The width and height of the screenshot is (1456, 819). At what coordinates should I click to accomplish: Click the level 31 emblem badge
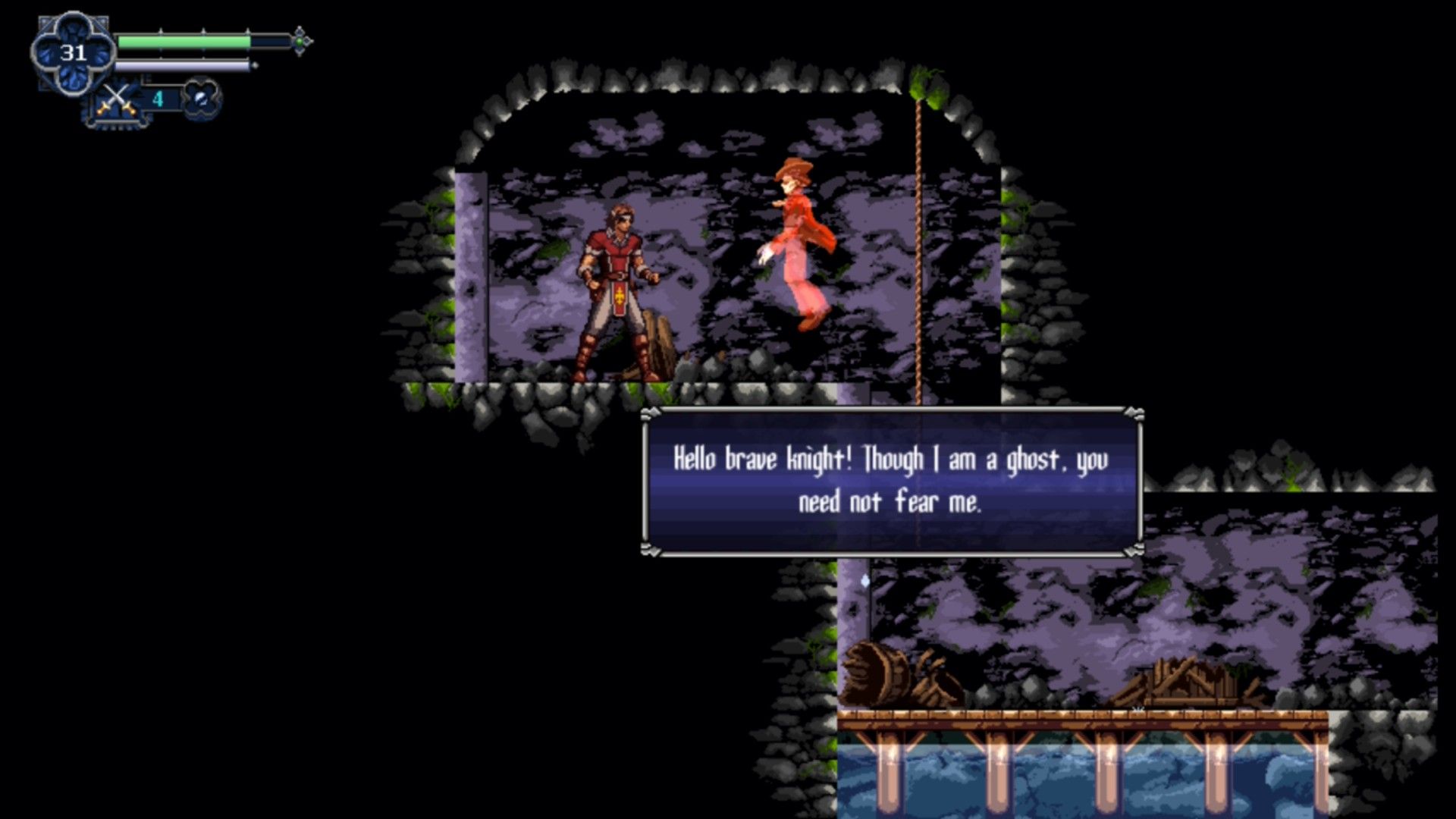(x=72, y=52)
